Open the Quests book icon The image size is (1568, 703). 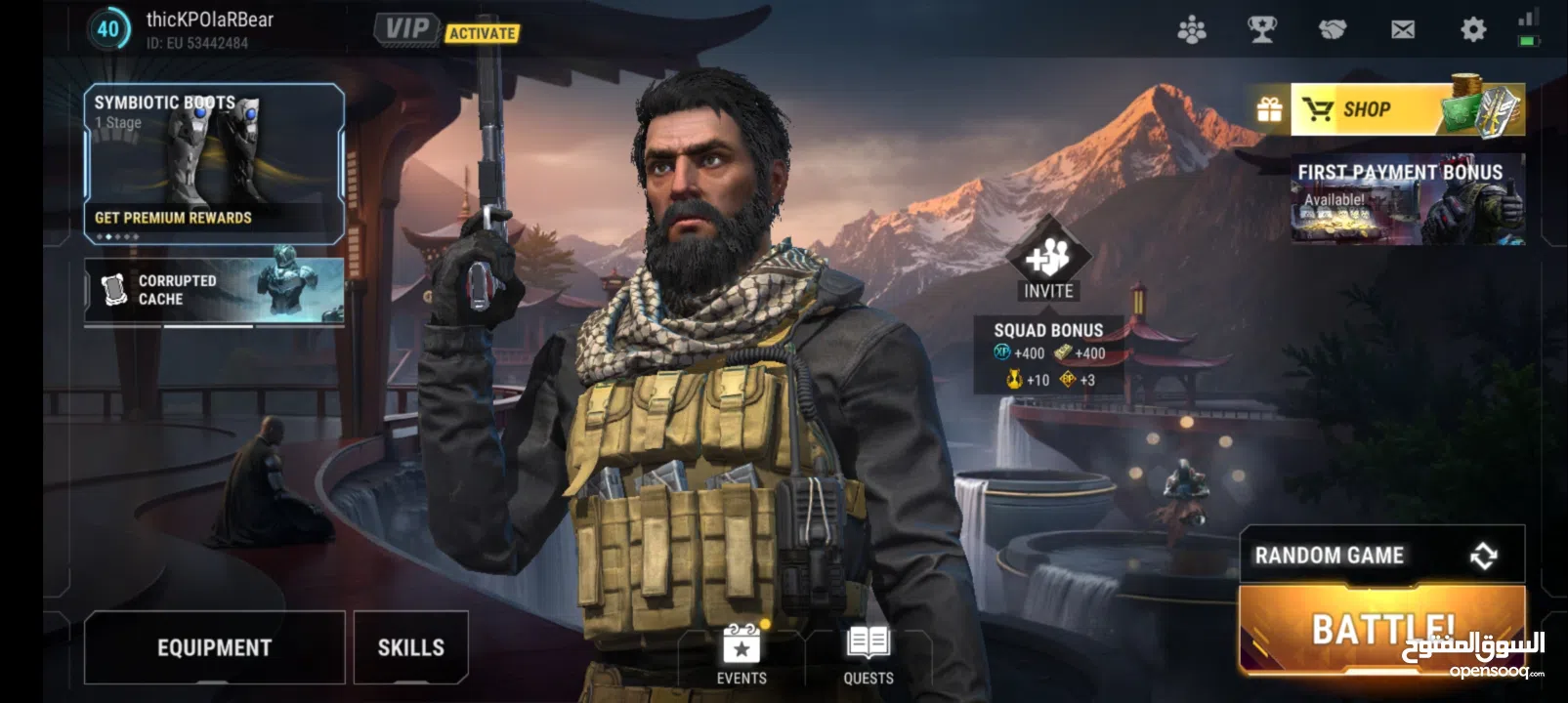click(x=868, y=644)
